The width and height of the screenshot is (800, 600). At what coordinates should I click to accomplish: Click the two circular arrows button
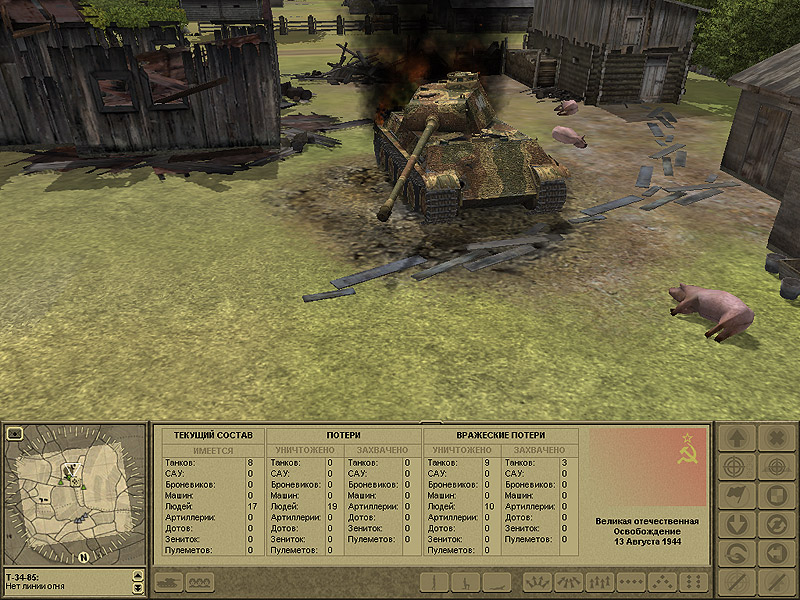coord(776,524)
